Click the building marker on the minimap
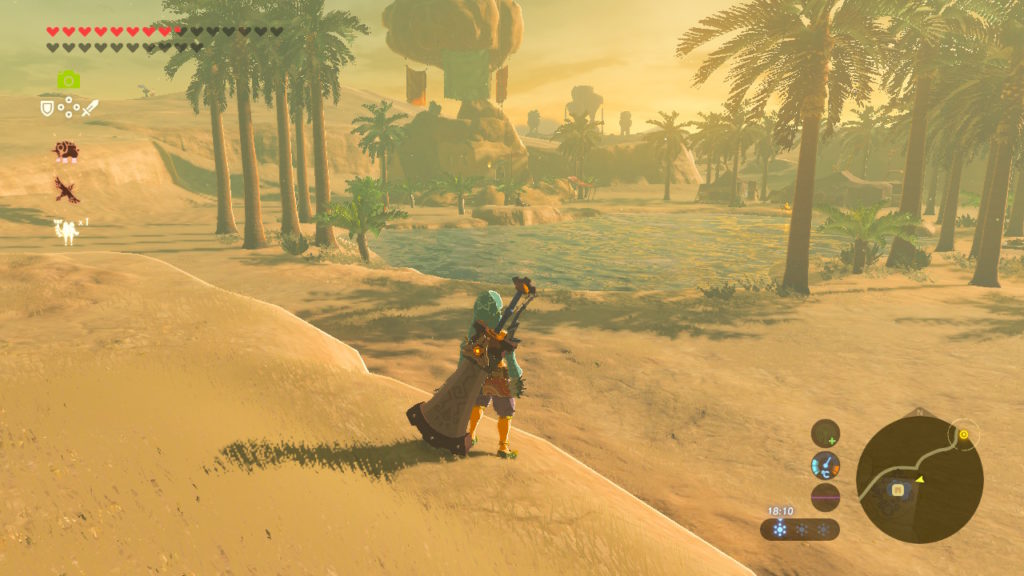 click(x=898, y=489)
